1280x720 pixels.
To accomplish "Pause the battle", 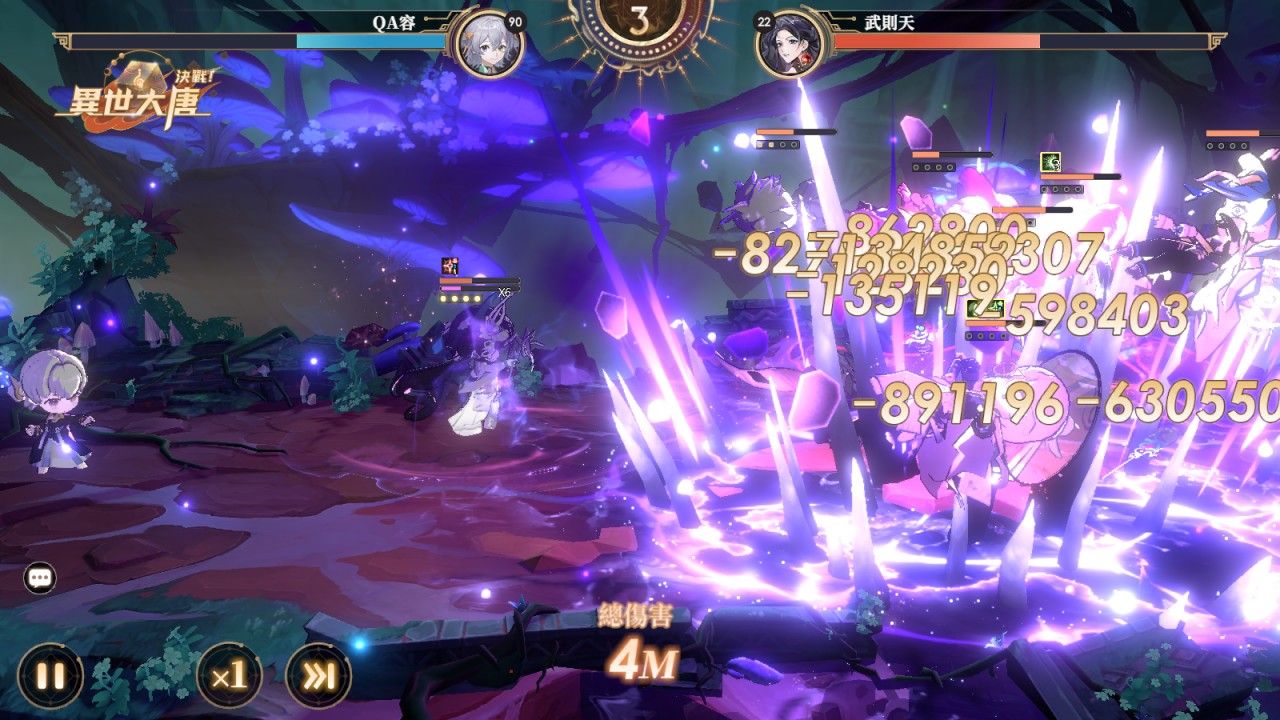I will 50,675.
